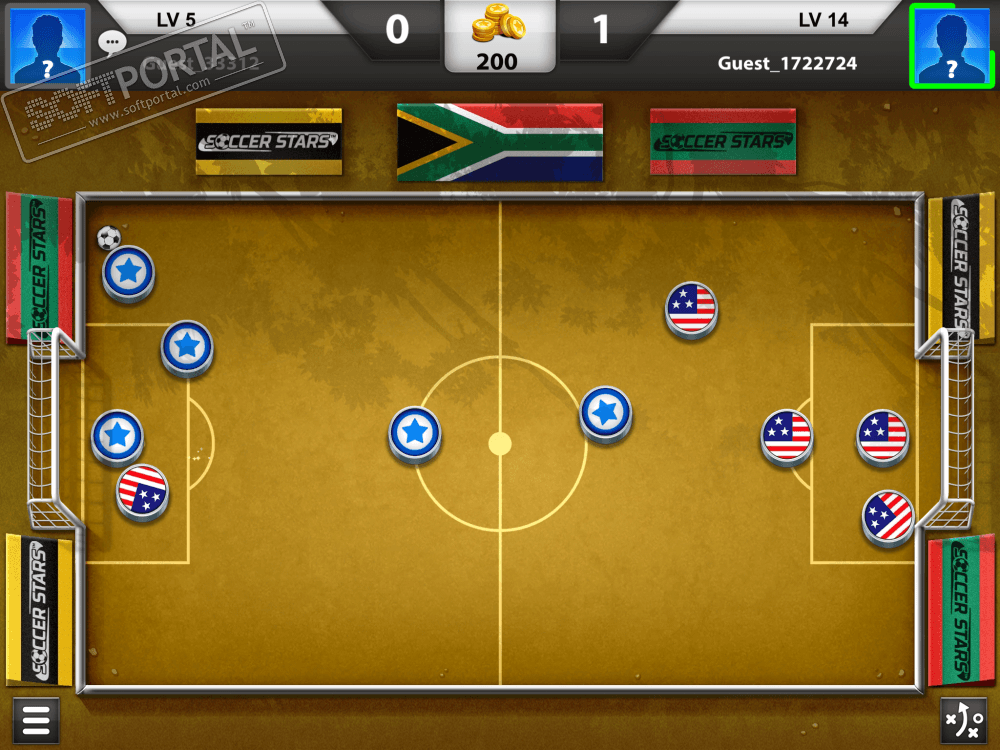1000x750 pixels.
Task: Open the hamburger menu button
Action: [35, 720]
